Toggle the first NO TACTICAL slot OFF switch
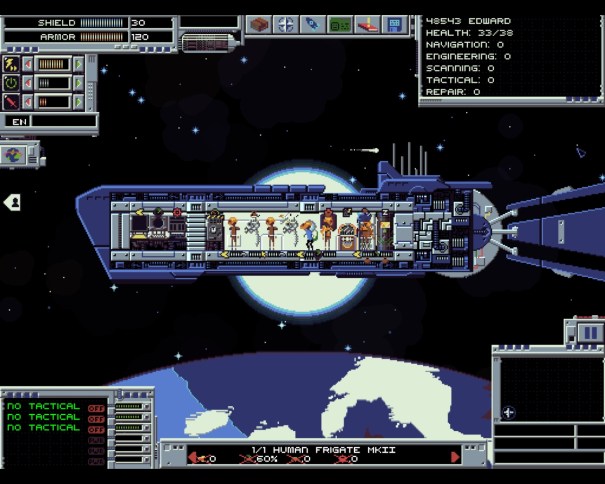 click(96, 407)
